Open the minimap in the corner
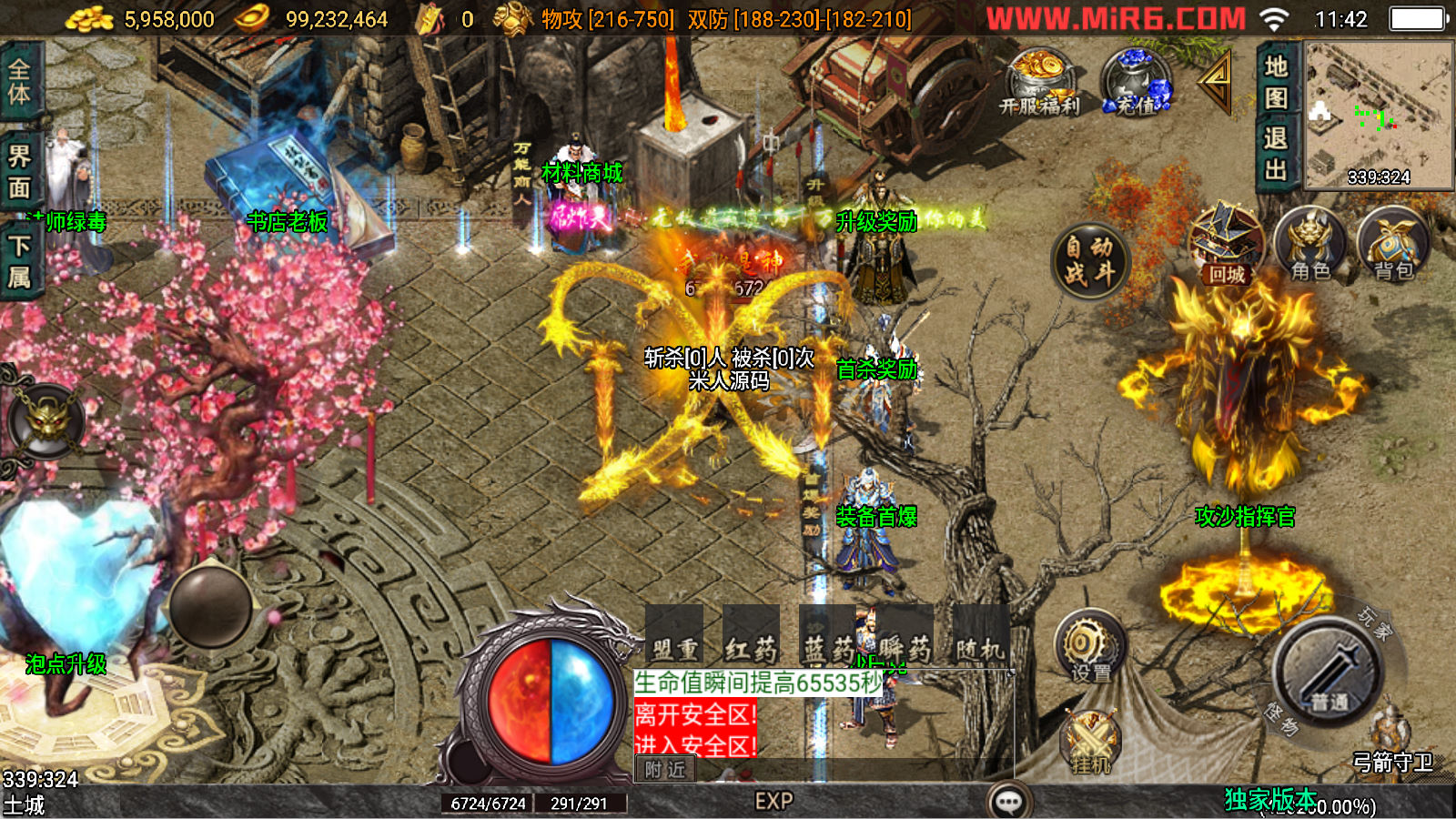Image resolution: width=1456 pixels, height=819 pixels. pyautogui.click(x=1379, y=114)
